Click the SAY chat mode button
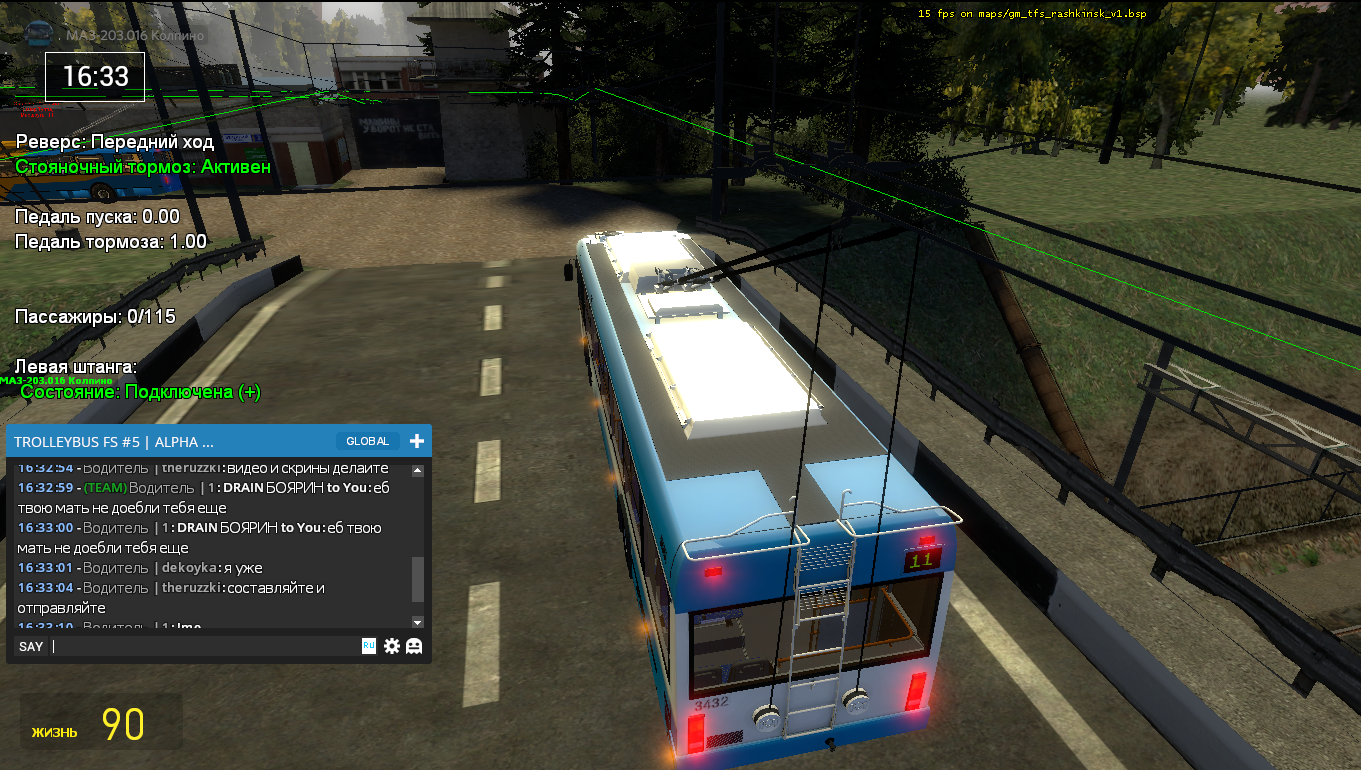1361x770 pixels. click(31, 647)
